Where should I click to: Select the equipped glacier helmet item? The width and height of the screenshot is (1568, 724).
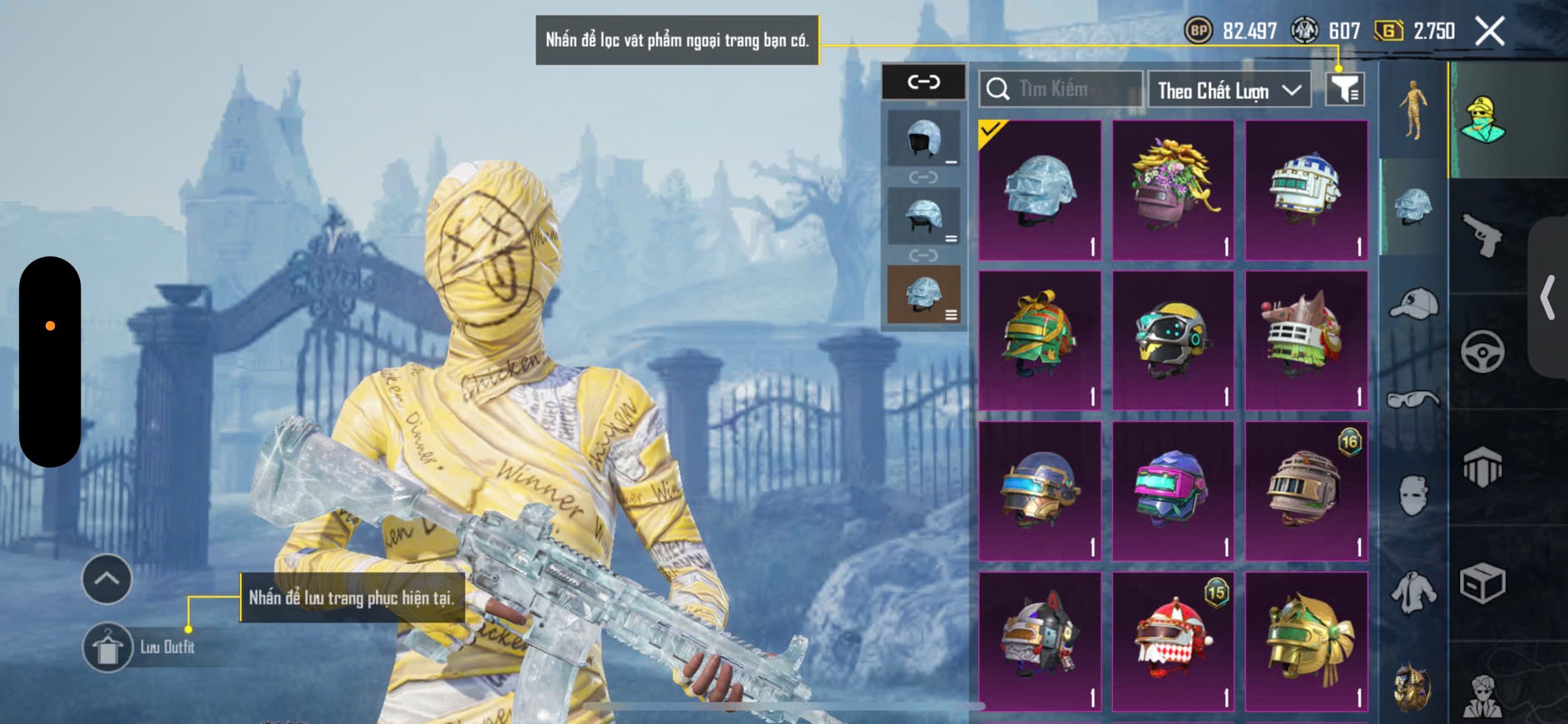1040,191
